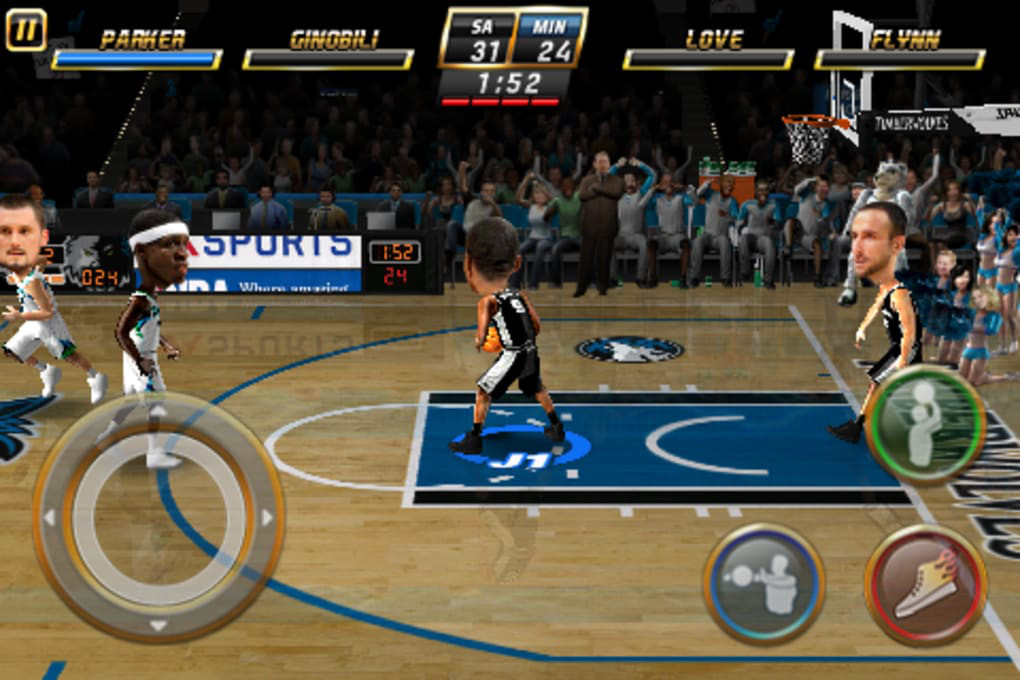This screenshot has height=680, width=1020.
Task: Tap the green shoot button
Action: click(x=925, y=425)
